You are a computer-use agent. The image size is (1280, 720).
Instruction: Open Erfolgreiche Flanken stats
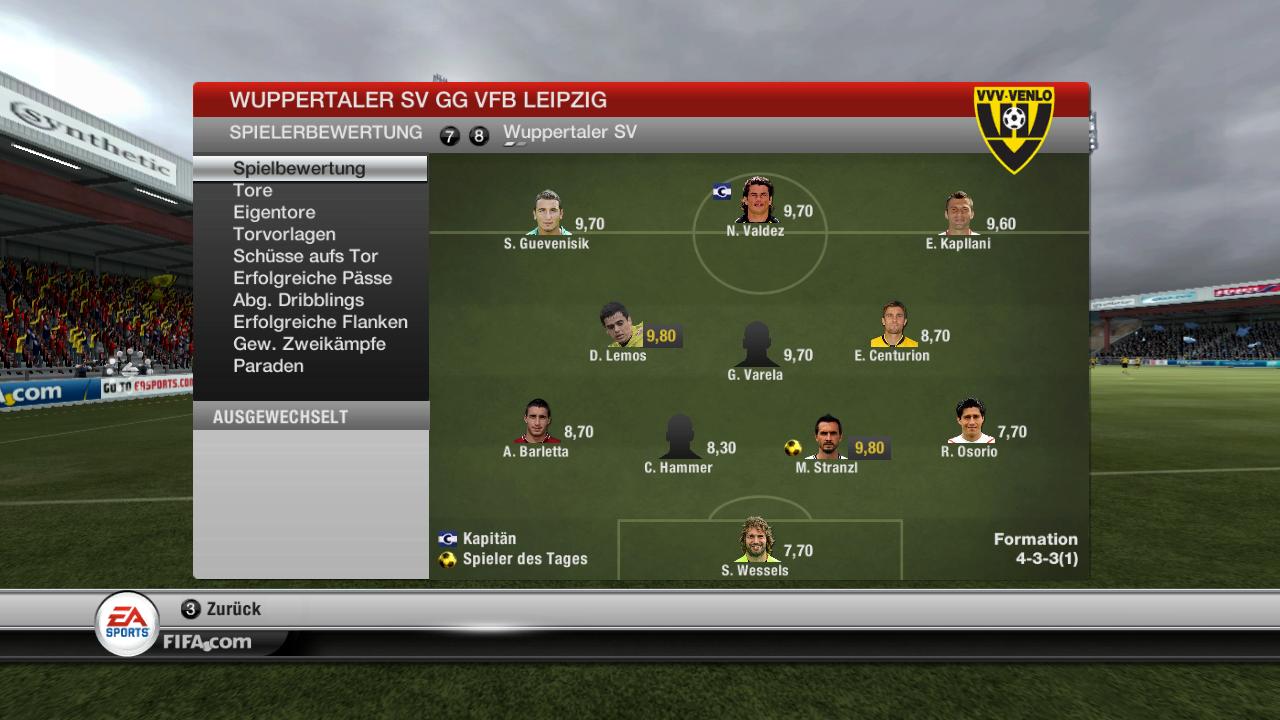320,322
